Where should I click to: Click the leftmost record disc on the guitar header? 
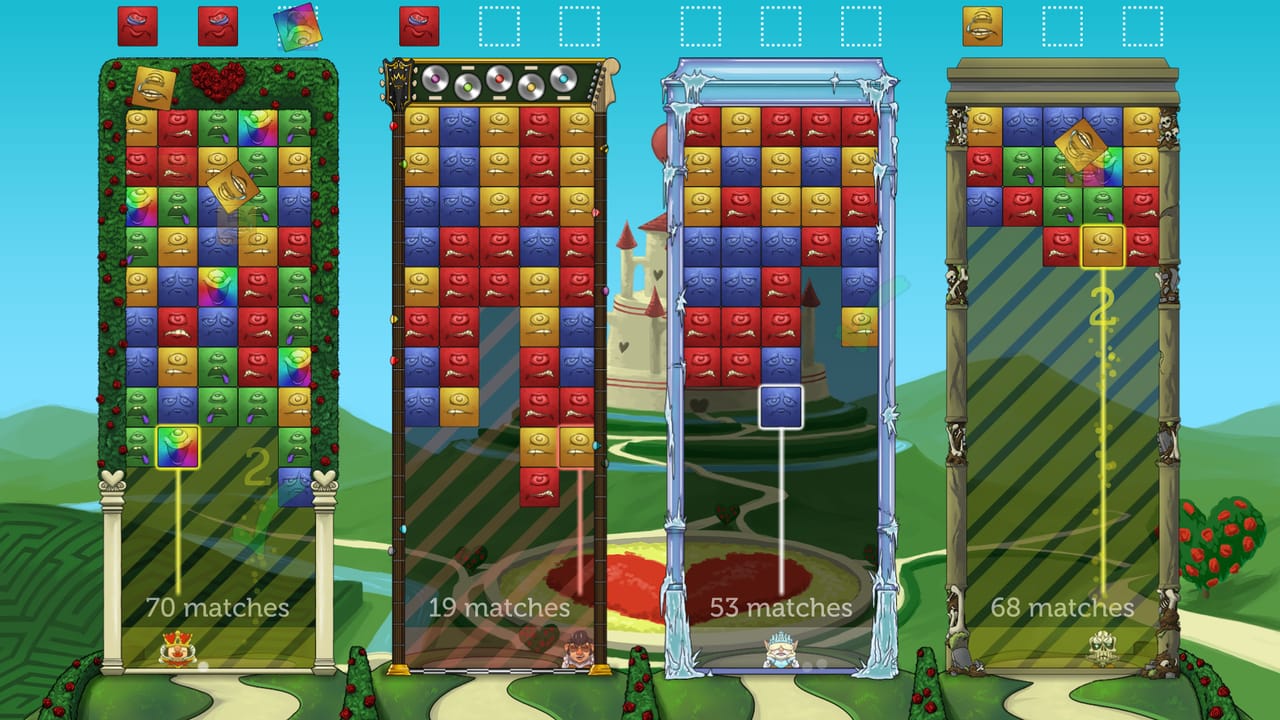436,77
